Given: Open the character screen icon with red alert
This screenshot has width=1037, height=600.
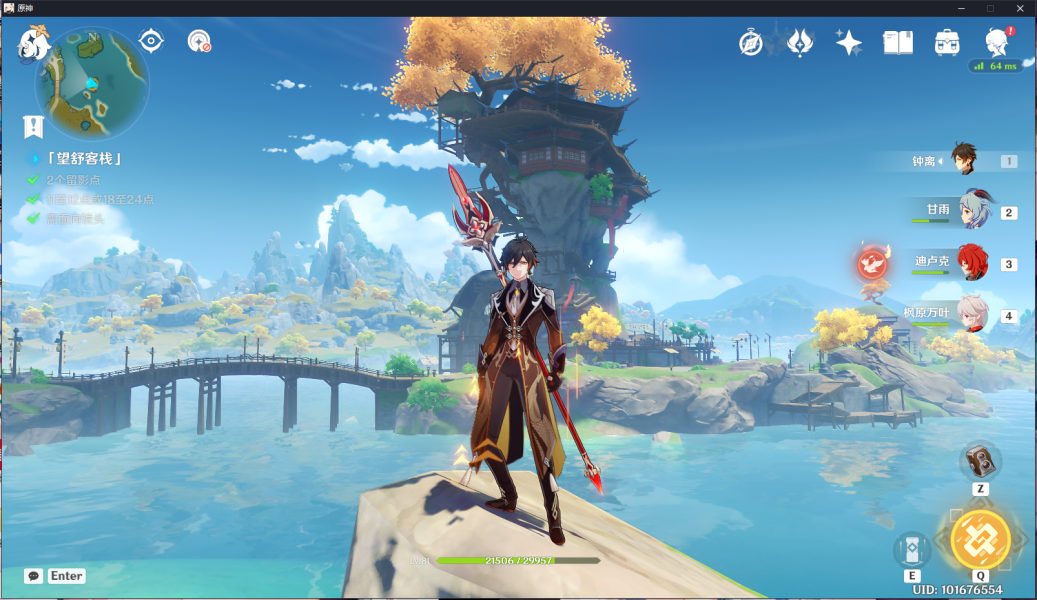Looking at the screenshot, I should pyautogui.click(x=996, y=42).
